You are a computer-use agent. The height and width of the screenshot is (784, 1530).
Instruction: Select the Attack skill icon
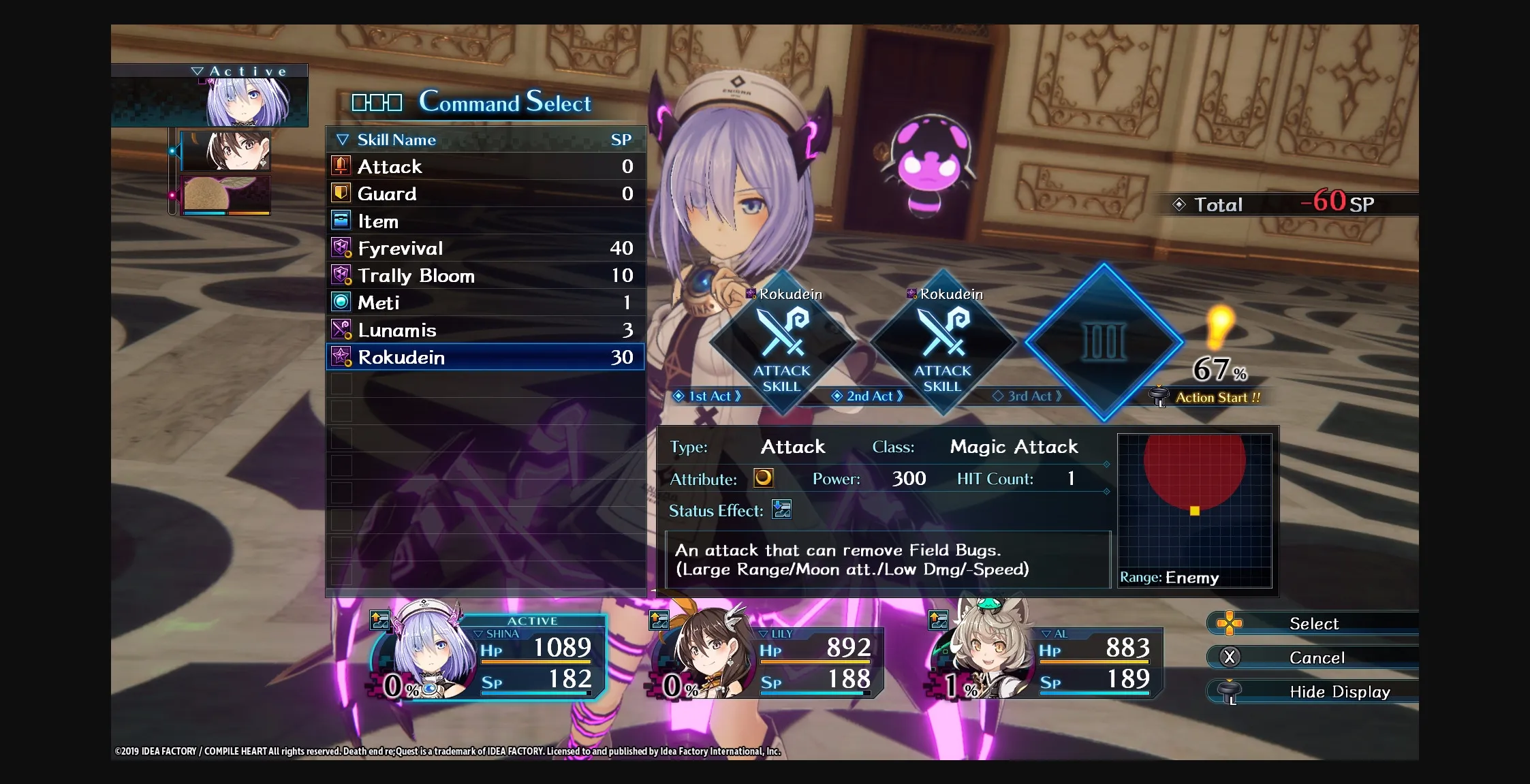[x=343, y=166]
